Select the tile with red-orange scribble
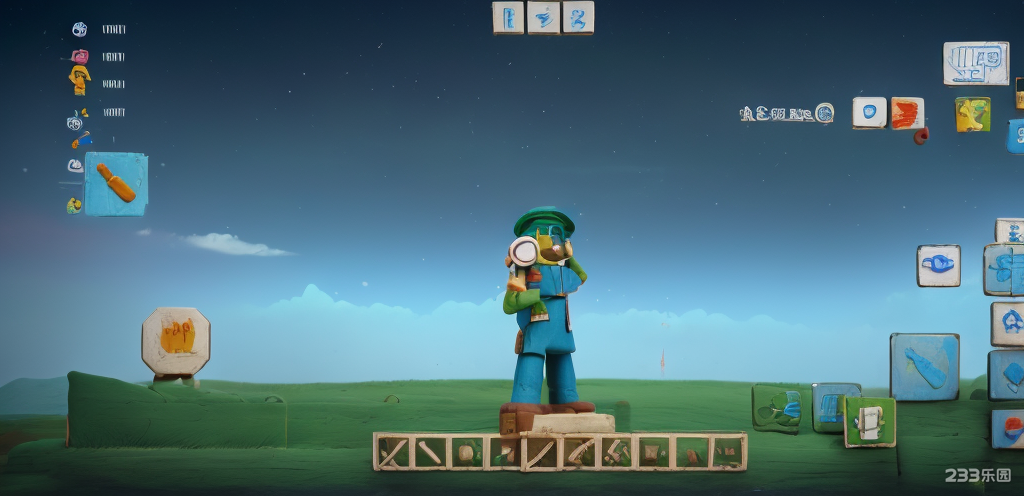Viewport: 1024px width, 496px height. (907, 113)
